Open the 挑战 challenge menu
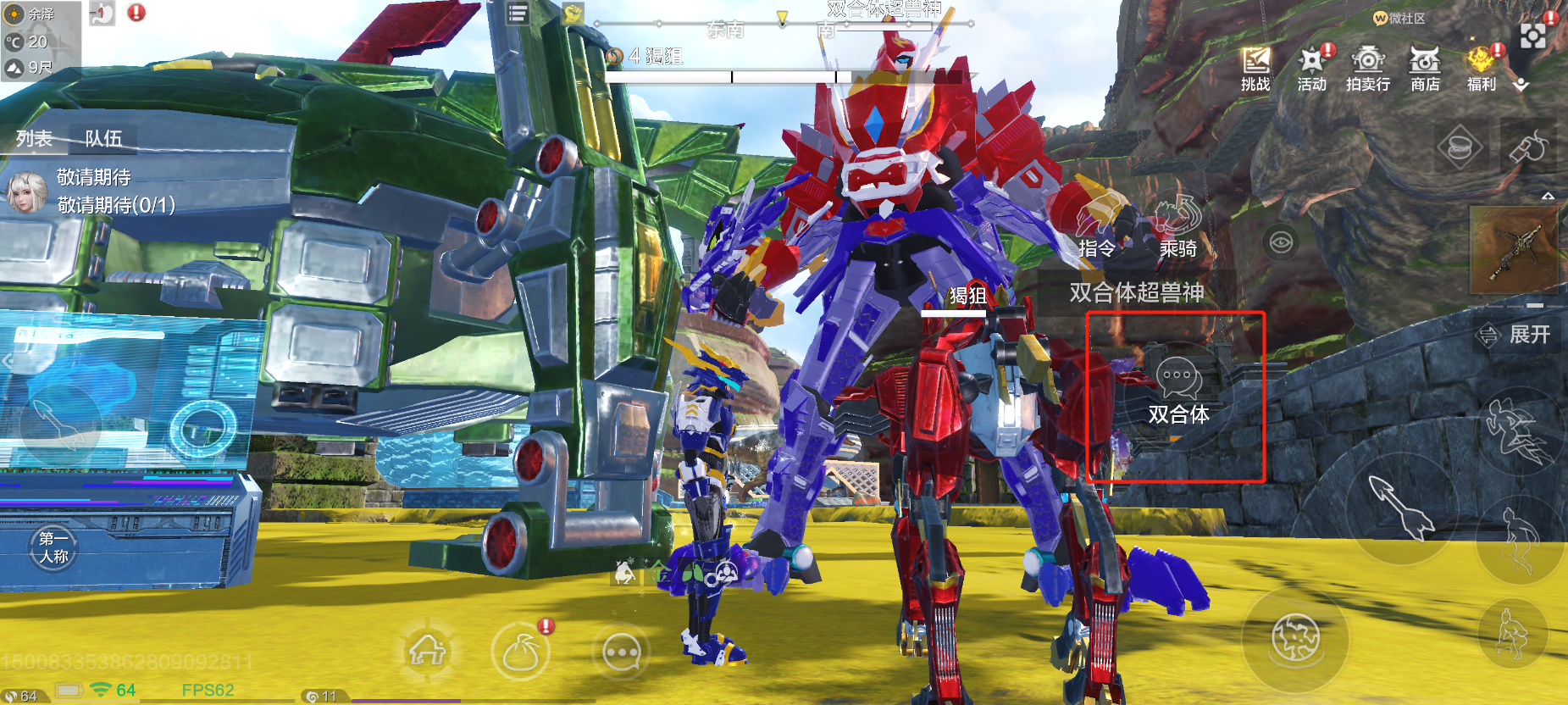 (x=1255, y=68)
